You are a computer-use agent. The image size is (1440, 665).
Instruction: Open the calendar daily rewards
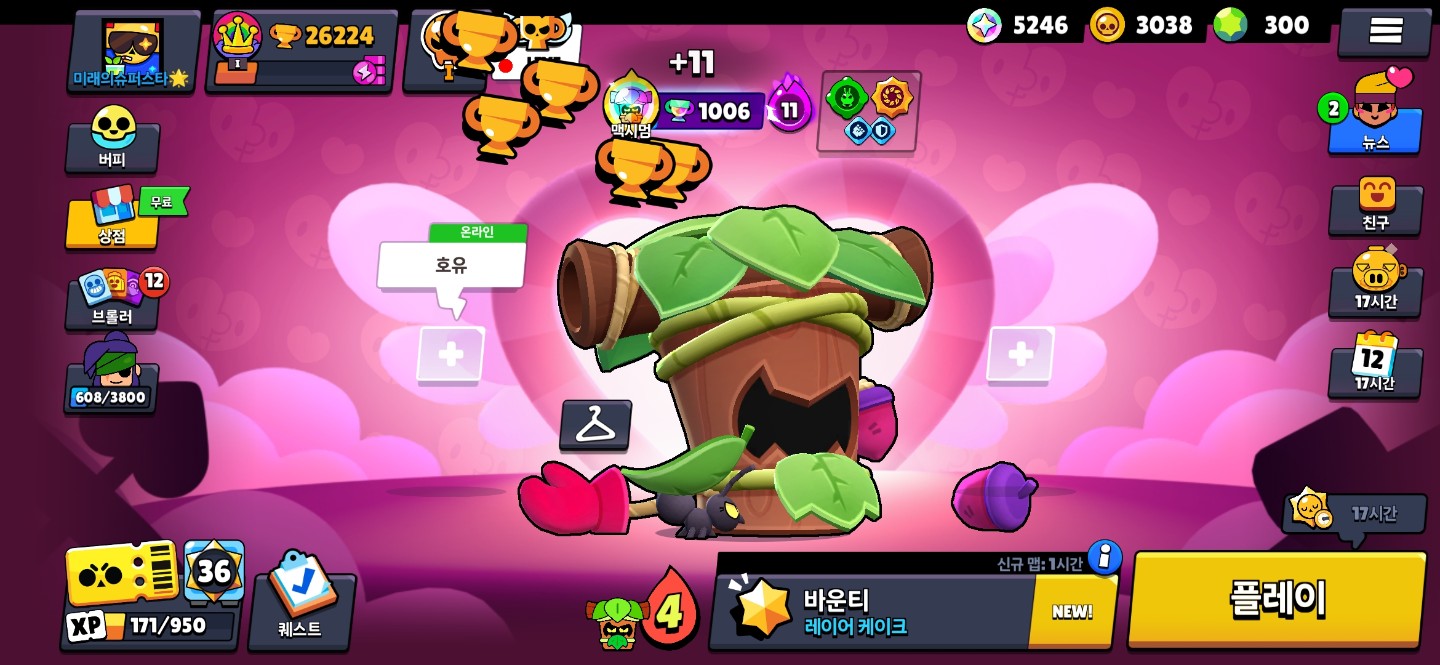(x=1375, y=364)
